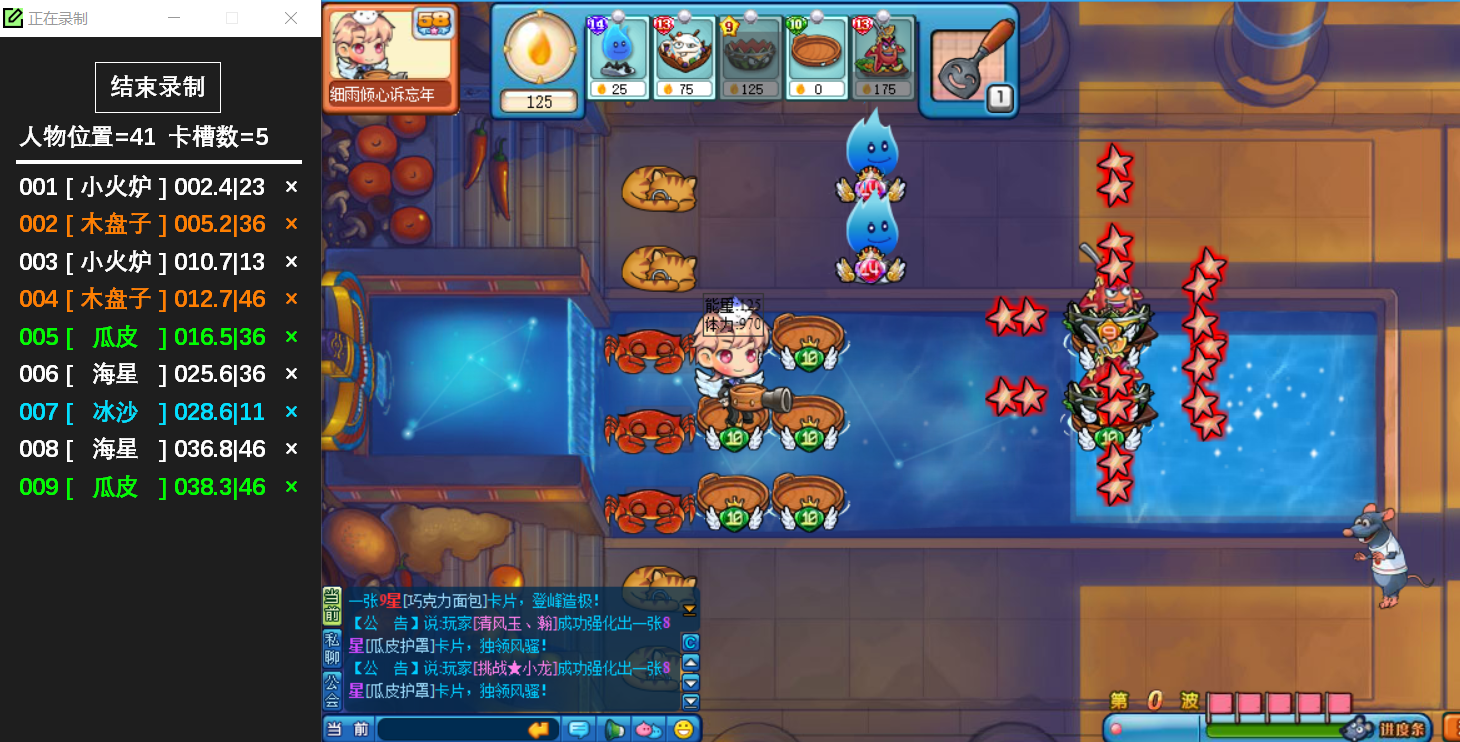Activate the spatula removal tool
The image size is (1460, 742).
coord(968,64)
